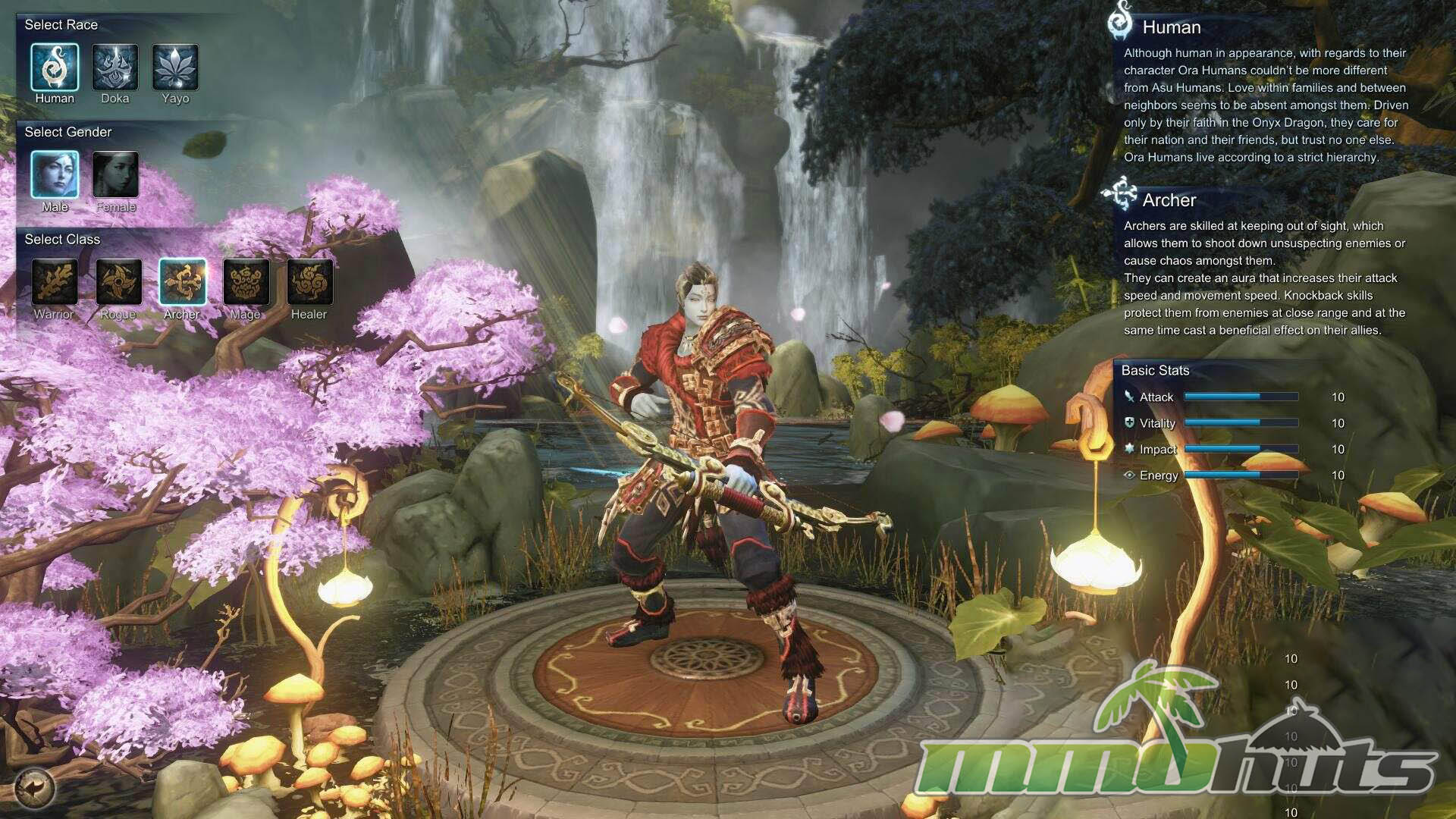The height and width of the screenshot is (819, 1456).
Task: Select the Healer class
Action: [309, 282]
